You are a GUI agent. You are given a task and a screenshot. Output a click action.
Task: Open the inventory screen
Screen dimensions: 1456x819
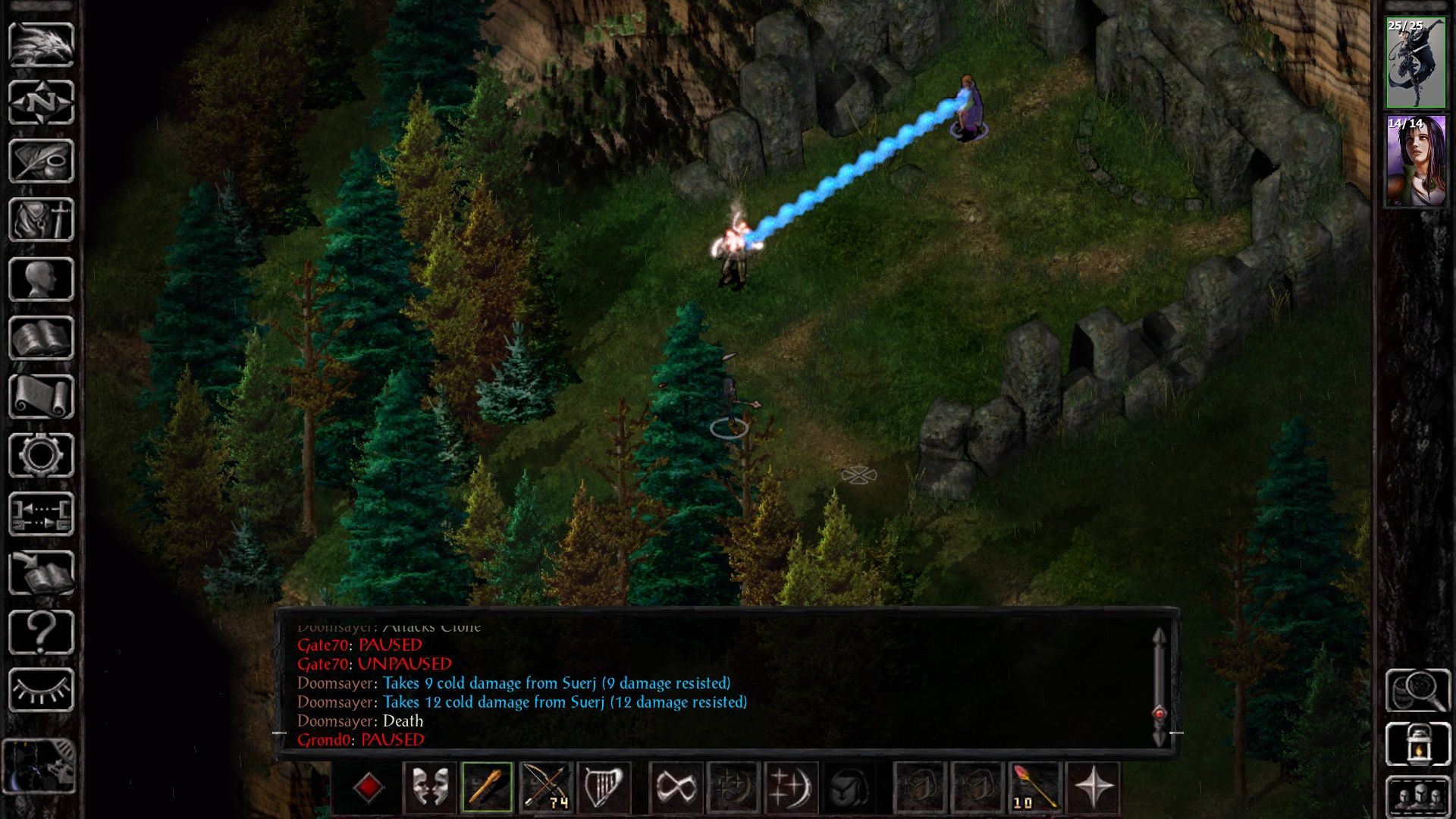coord(42,218)
